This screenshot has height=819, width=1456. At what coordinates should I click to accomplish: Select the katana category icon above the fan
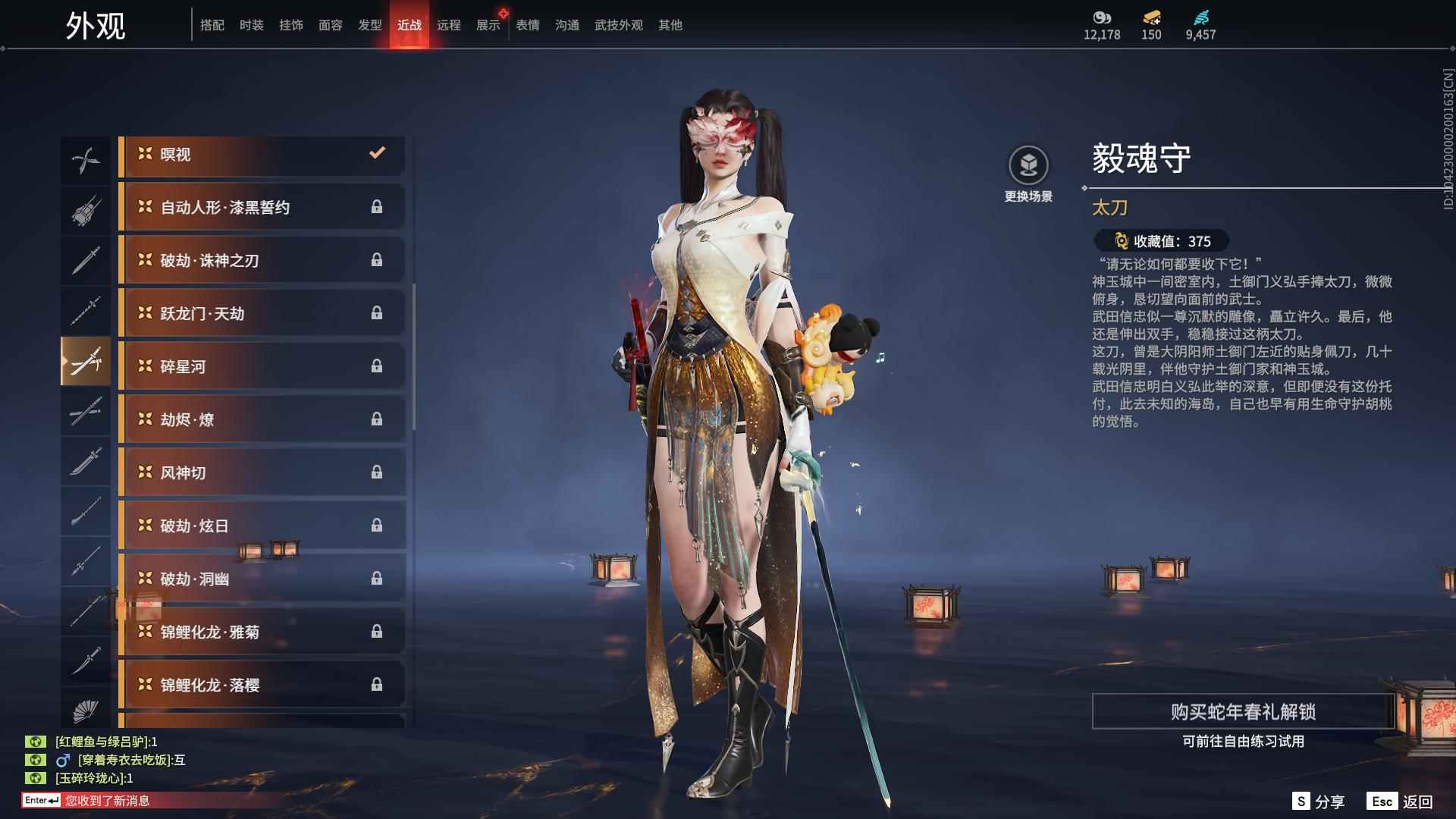[86, 662]
